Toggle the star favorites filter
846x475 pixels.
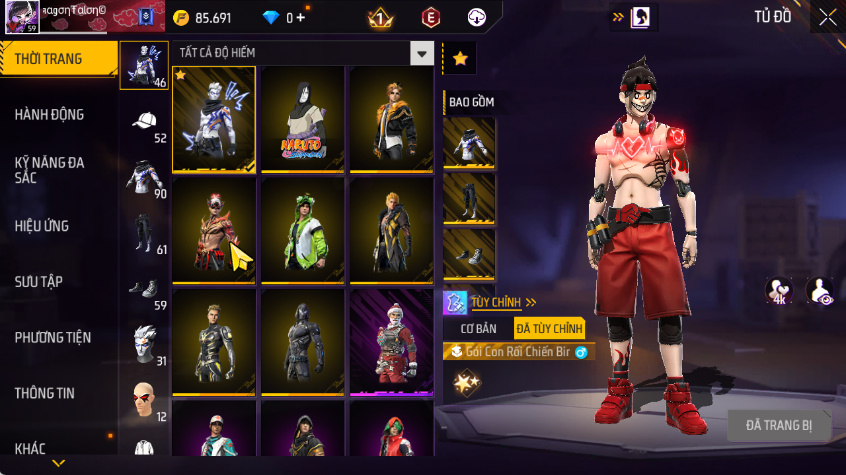pyautogui.click(x=460, y=59)
